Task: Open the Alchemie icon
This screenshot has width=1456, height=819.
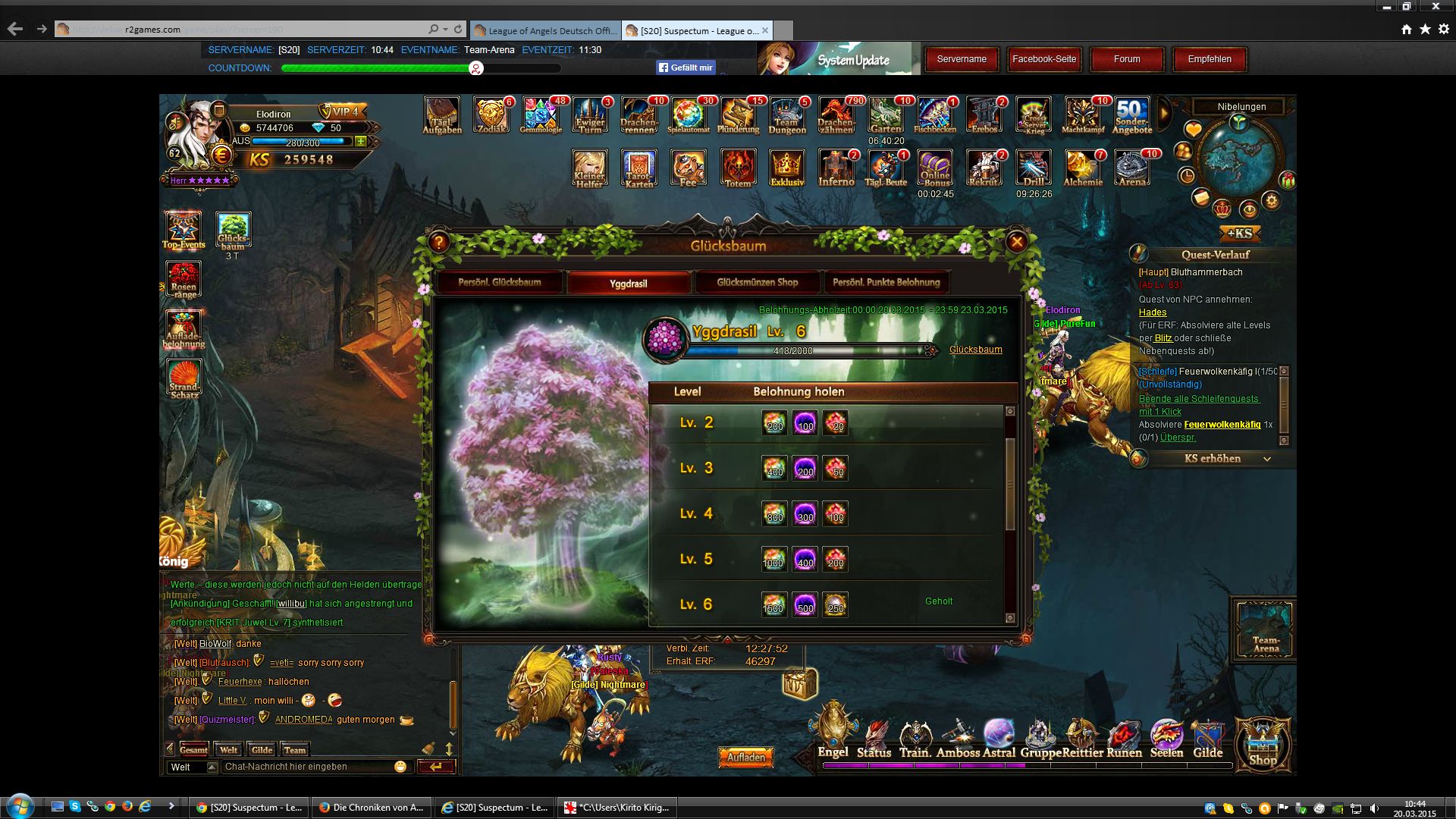Action: click(x=1082, y=168)
